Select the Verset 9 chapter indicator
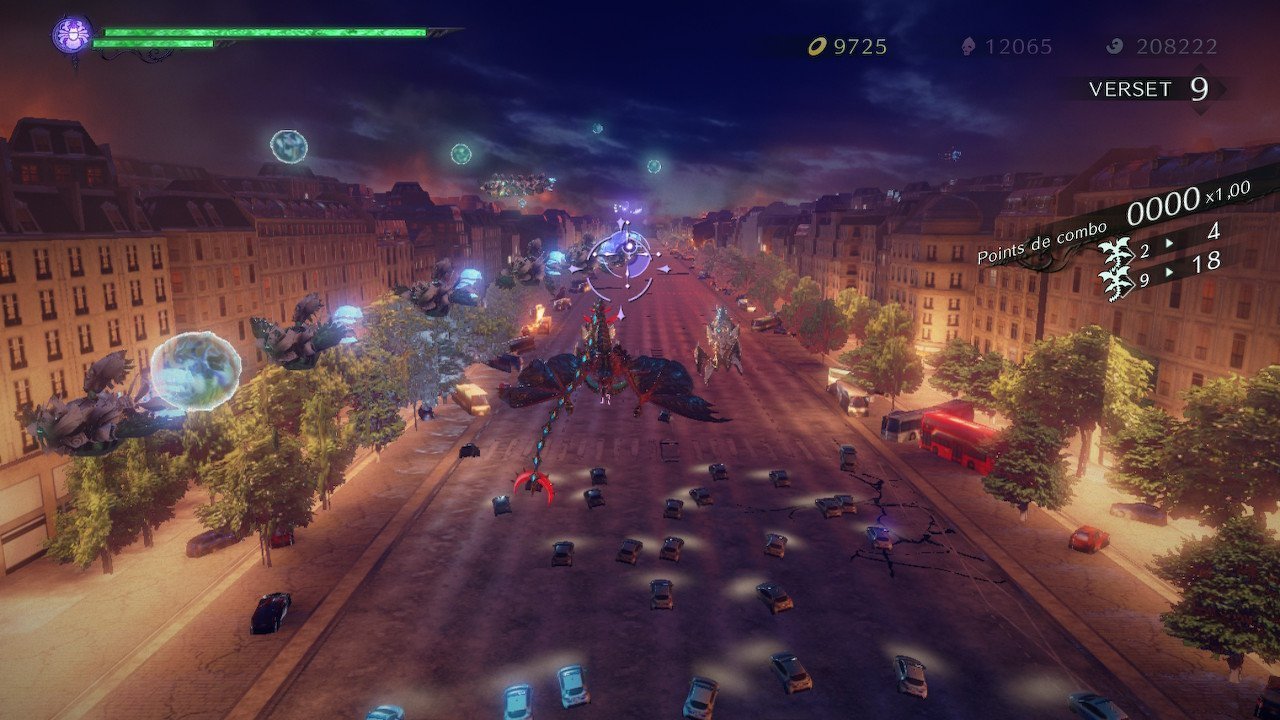Viewport: 1280px width, 720px height. coord(1149,89)
